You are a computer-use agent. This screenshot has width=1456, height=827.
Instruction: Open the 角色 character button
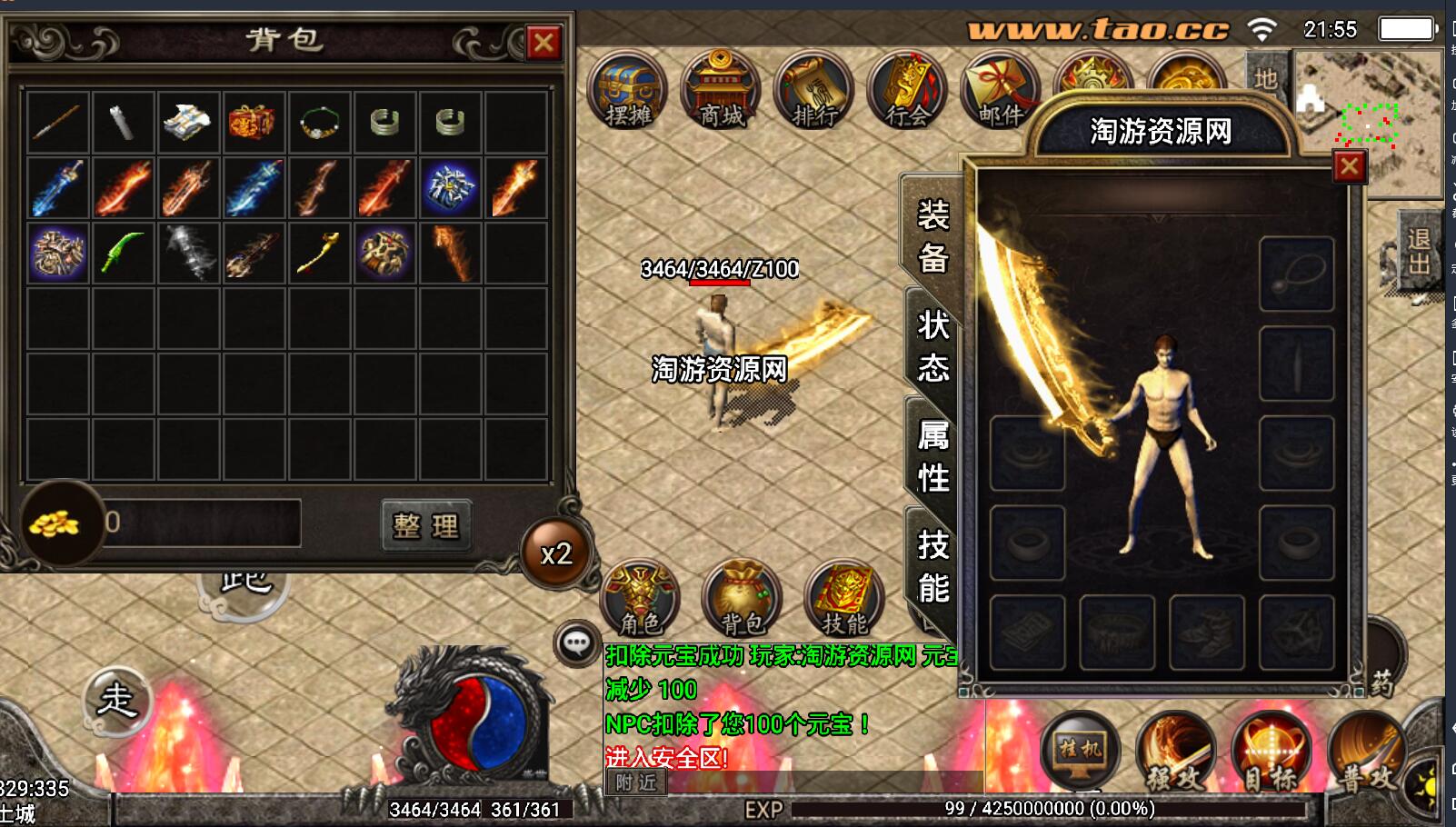[641, 598]
